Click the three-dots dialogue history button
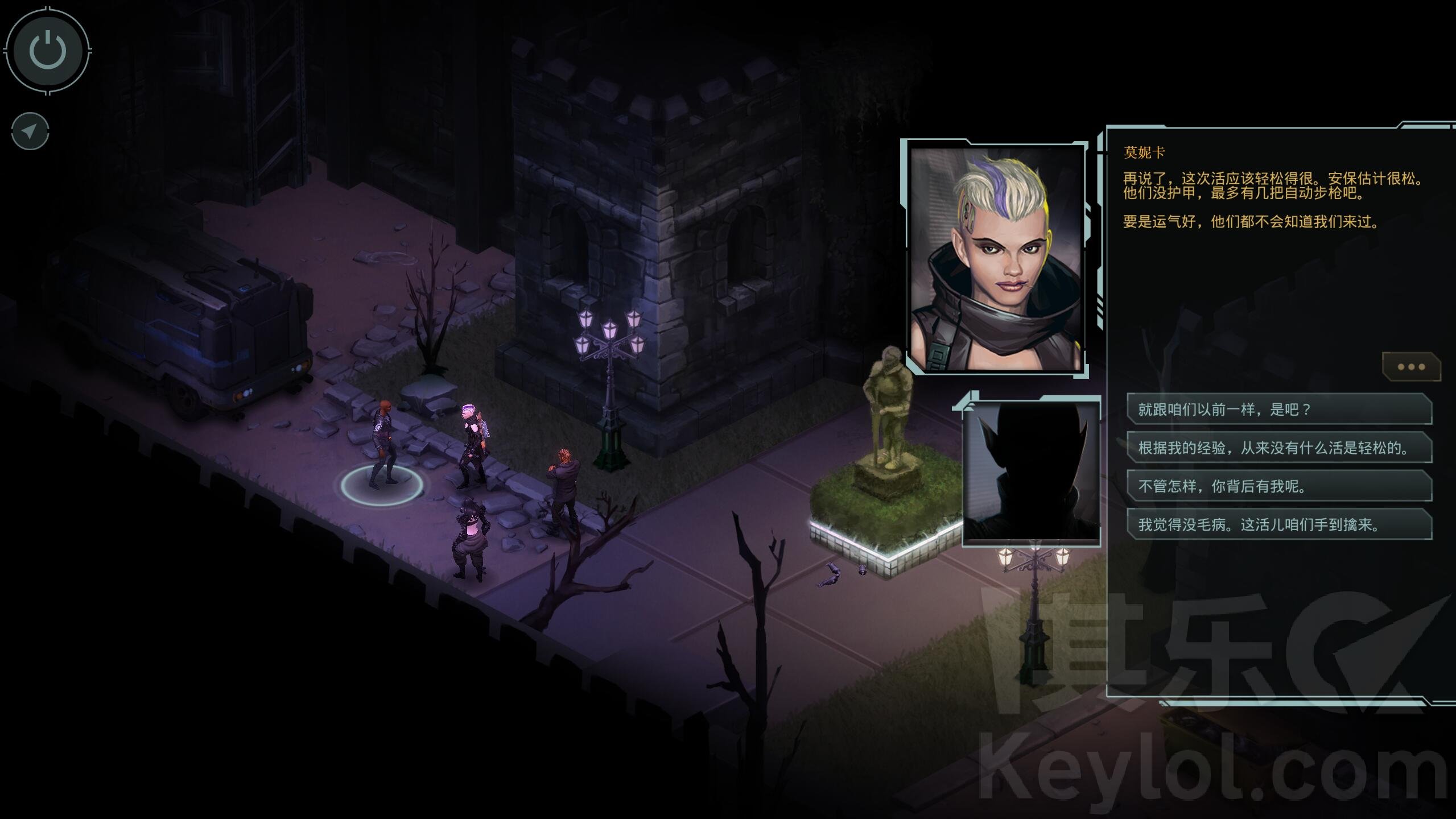Screen dimensions: 1456x819 1410,367
